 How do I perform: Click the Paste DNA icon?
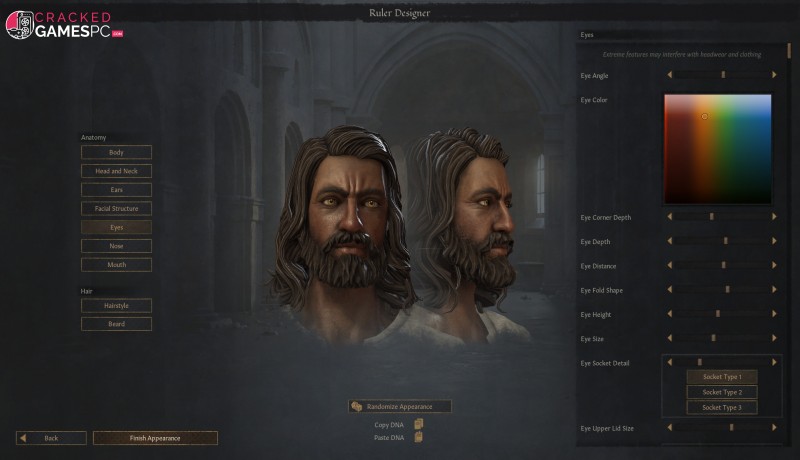point(419,437)
